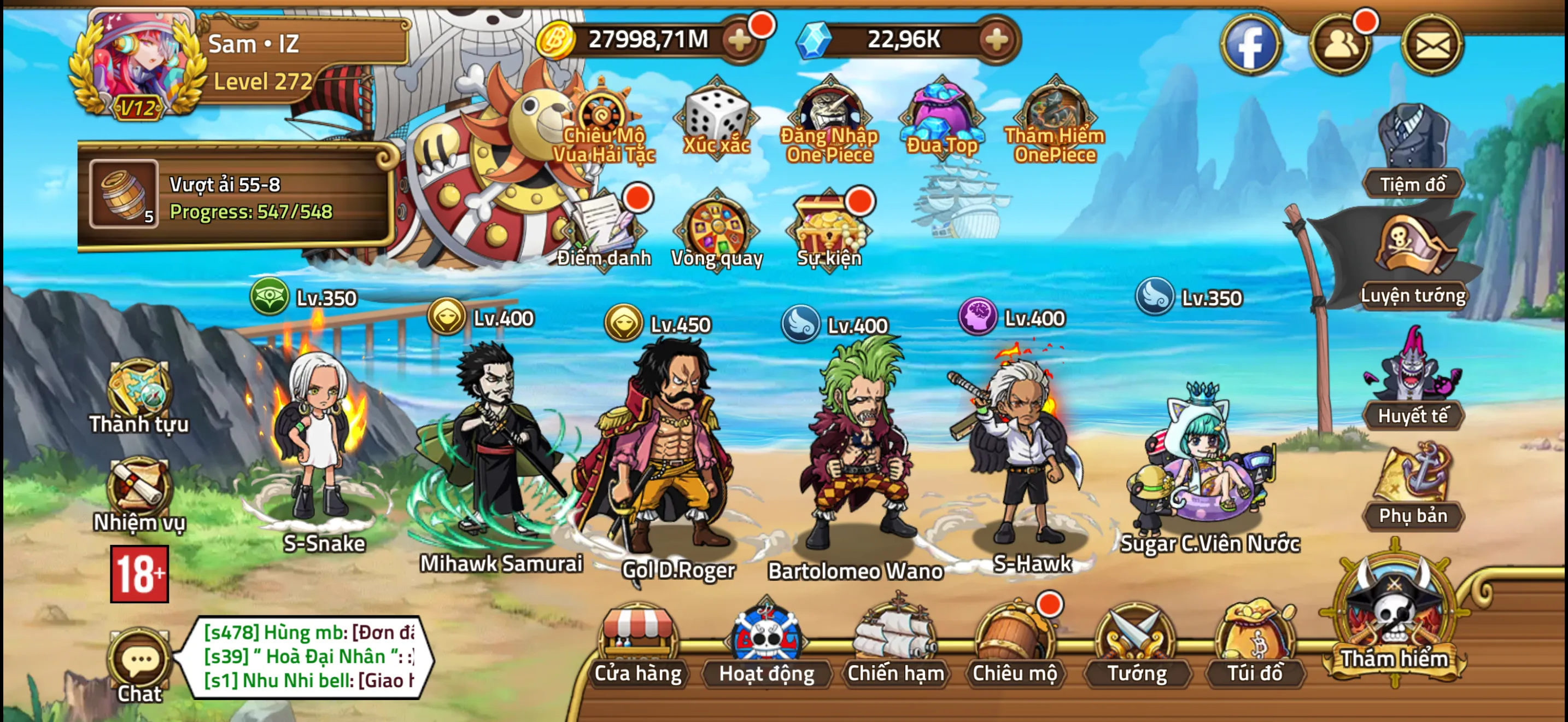Open the Phụ bản dungeon map
Image resolution: width=1568 pixels, height=722 pixels.
coord(1412,487)
